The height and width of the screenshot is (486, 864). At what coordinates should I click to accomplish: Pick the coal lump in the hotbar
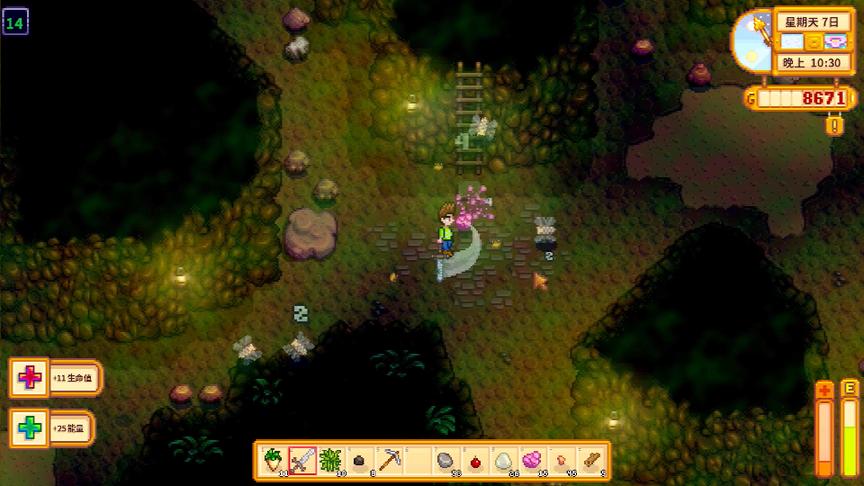[x=360, y=460]
